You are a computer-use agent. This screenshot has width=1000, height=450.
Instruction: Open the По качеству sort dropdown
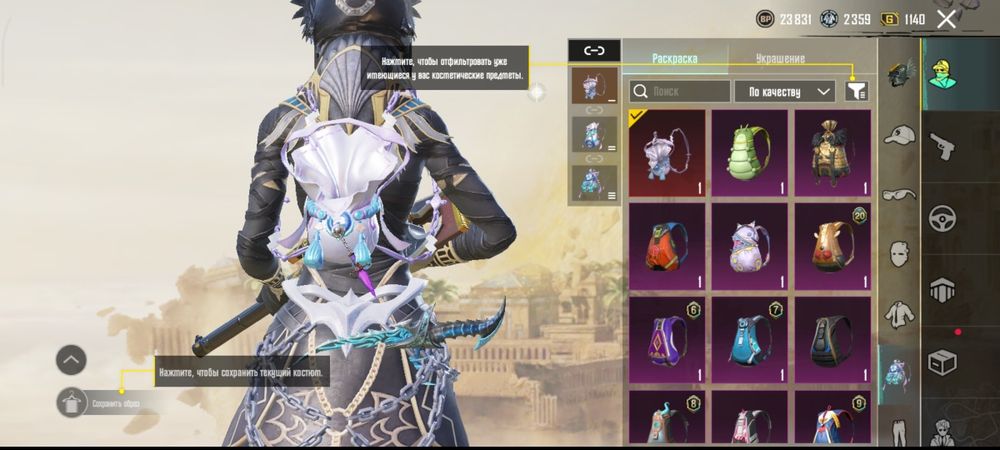(x=785, y=91)
